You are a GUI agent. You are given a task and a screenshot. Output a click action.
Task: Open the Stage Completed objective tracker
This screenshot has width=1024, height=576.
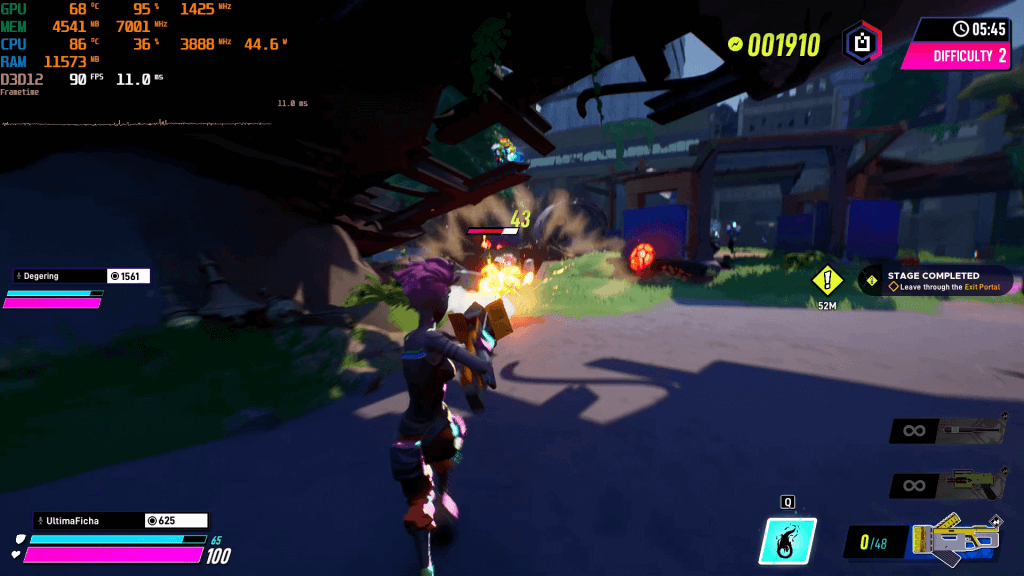coord(935,281)
